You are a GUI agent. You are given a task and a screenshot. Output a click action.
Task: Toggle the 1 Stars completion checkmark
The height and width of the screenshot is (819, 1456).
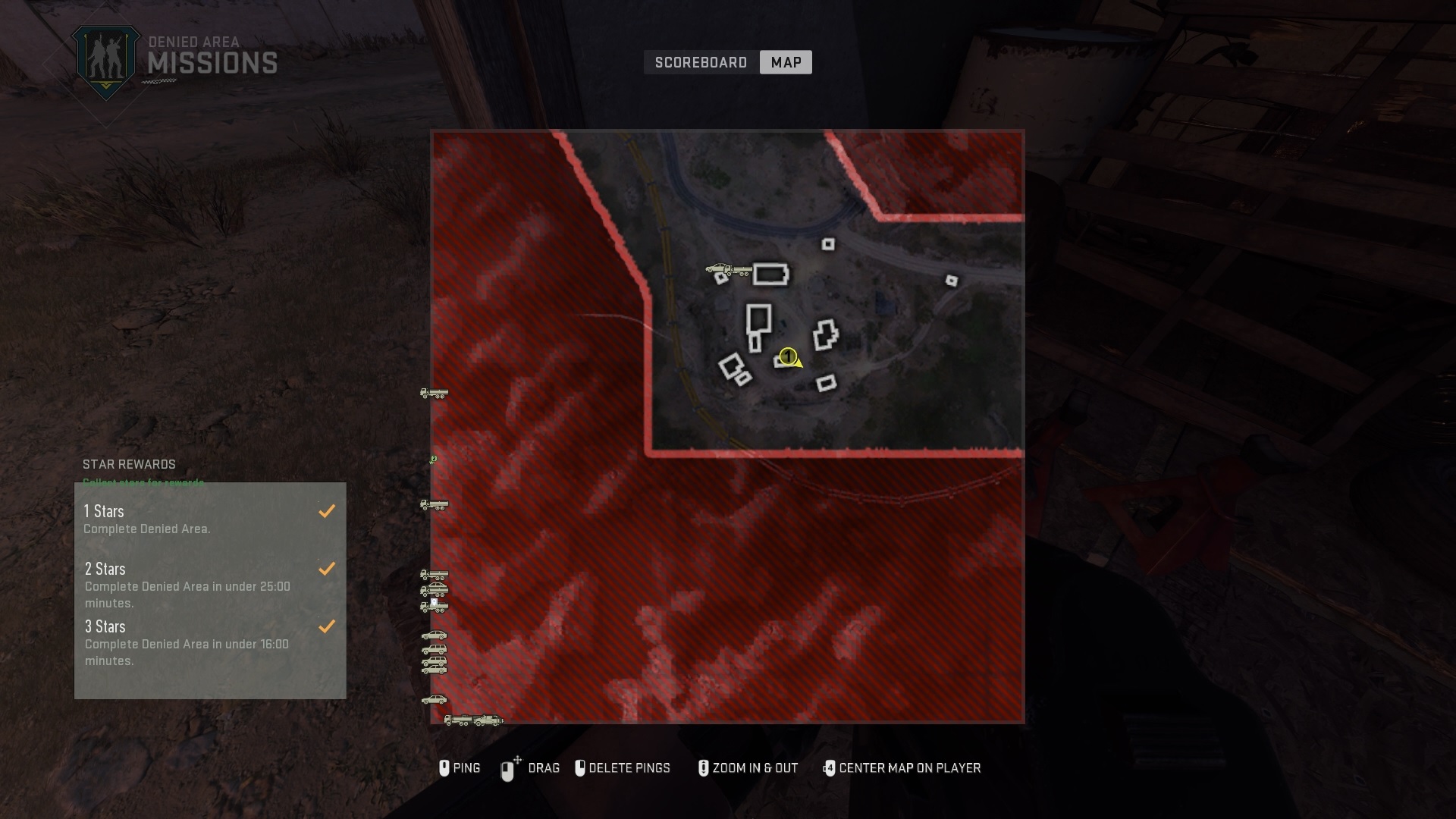coord(327,510)
